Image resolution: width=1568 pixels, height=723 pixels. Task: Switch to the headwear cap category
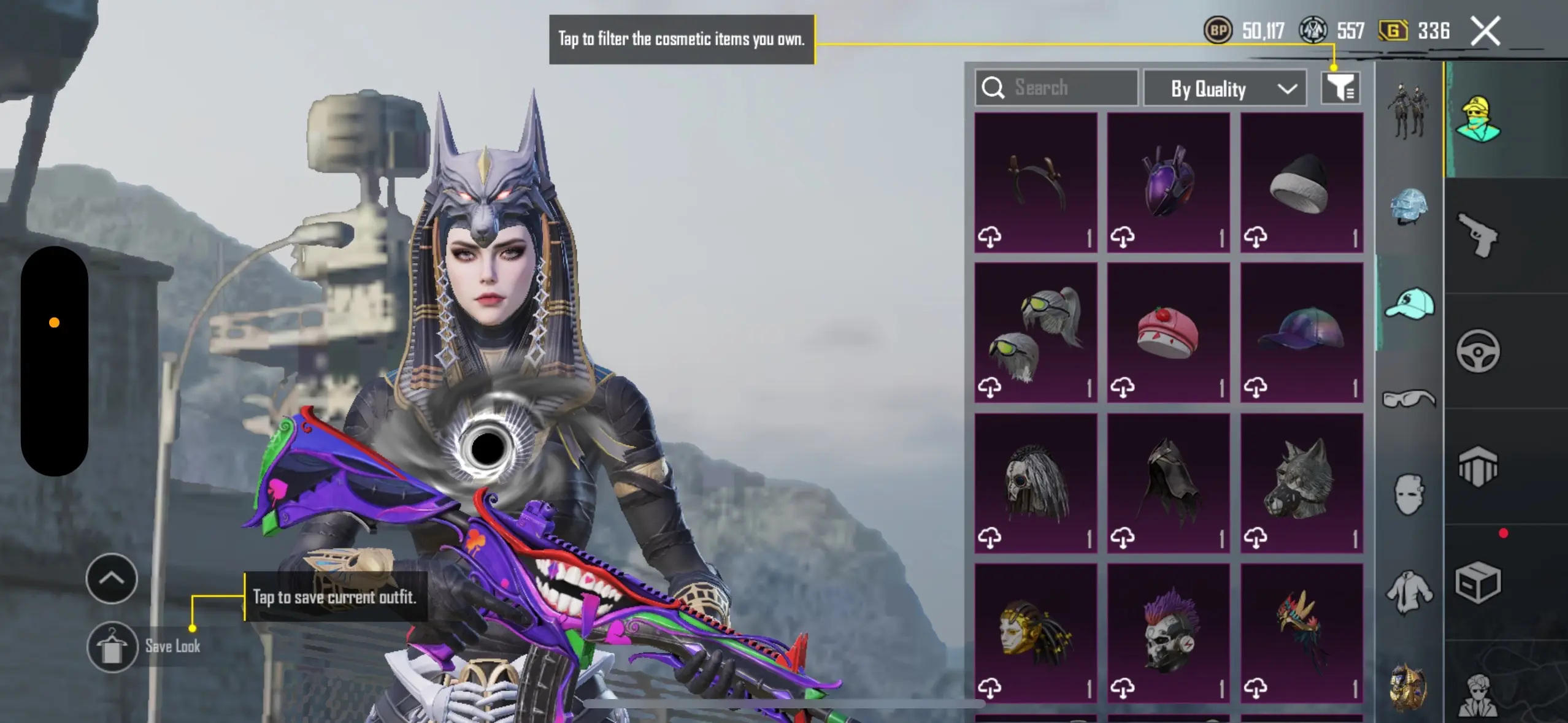click(x=1409, y=304)
